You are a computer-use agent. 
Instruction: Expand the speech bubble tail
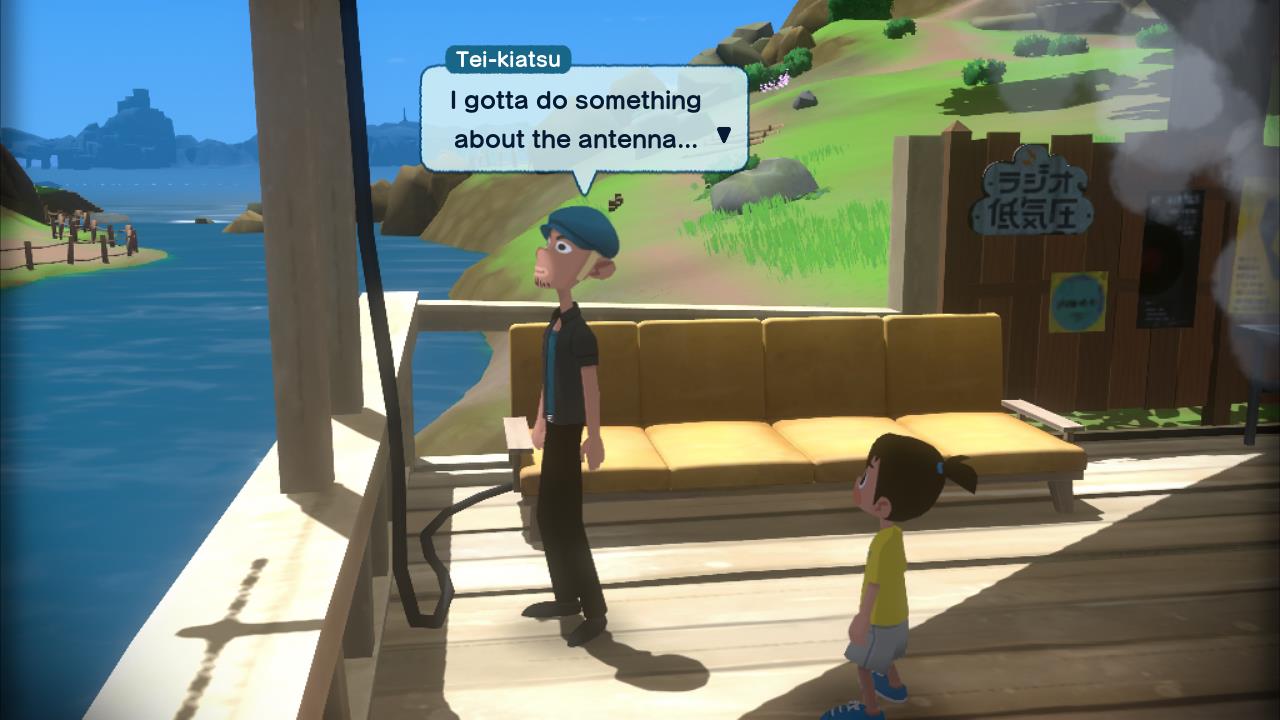[x=584, y=180]
